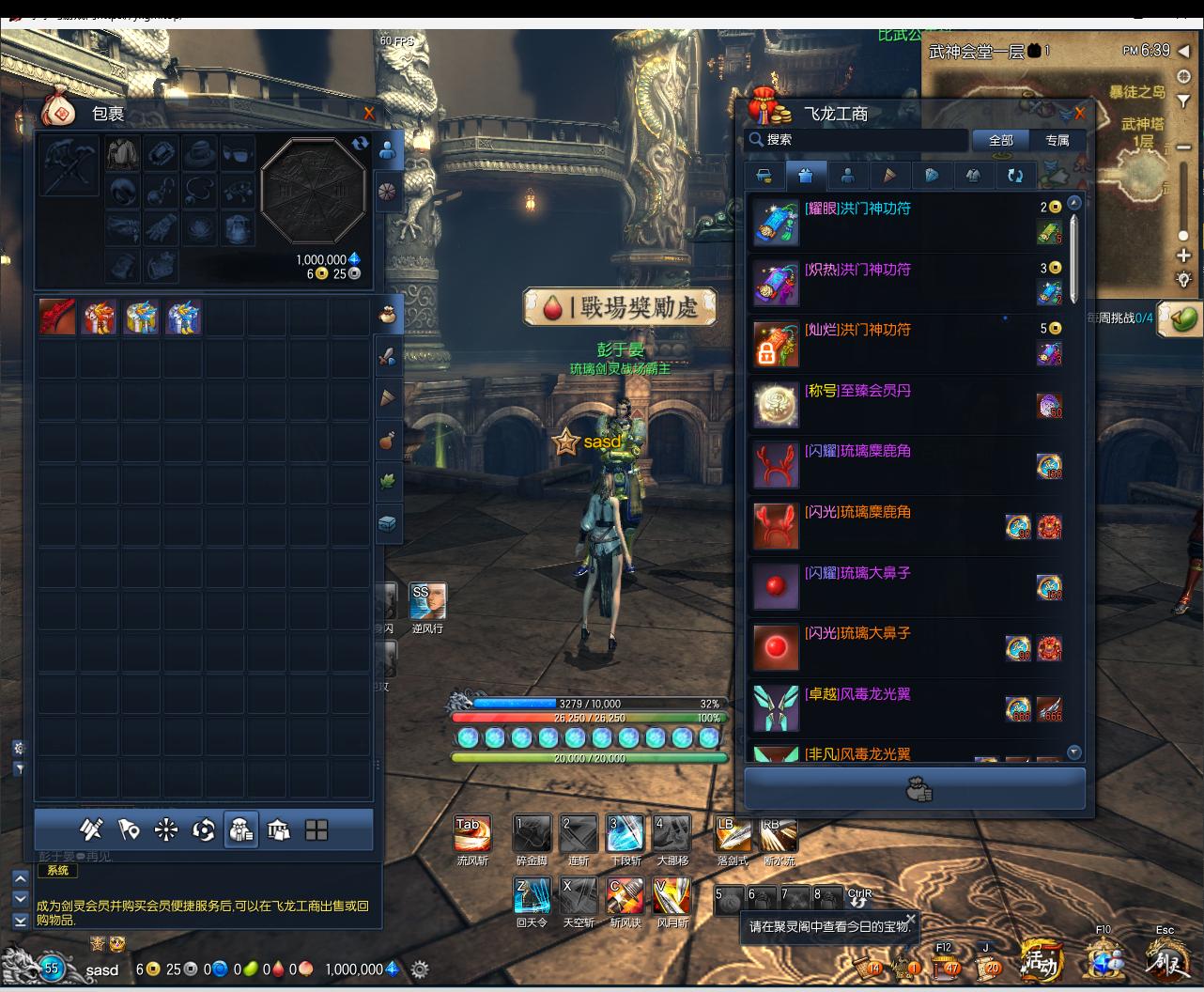This screenshot has height=992, width=1204.
Task: Trigger the 风月斩 skill
Action: (x=671, y=896)
